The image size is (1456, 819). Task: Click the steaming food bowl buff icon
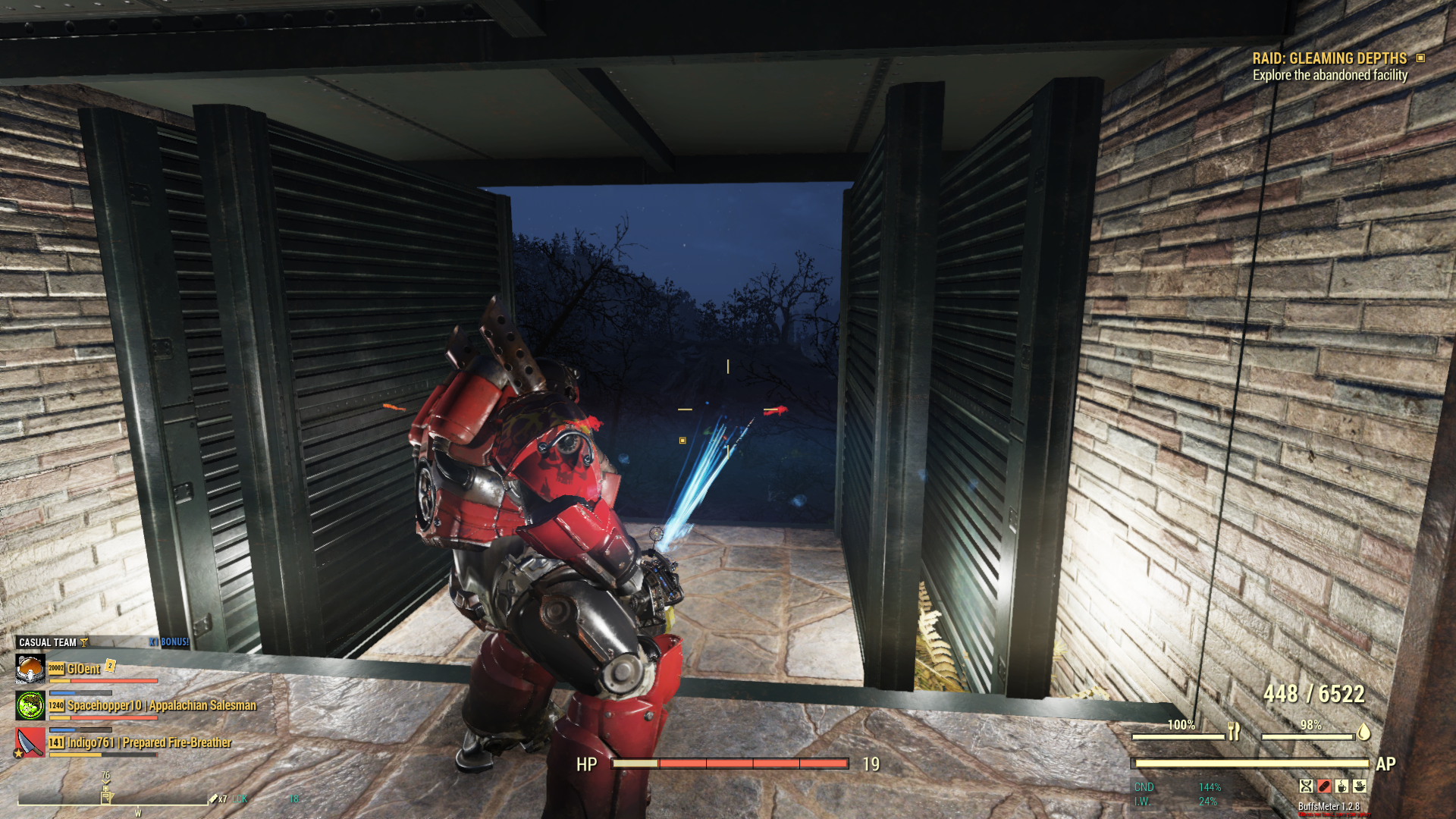1360,786
